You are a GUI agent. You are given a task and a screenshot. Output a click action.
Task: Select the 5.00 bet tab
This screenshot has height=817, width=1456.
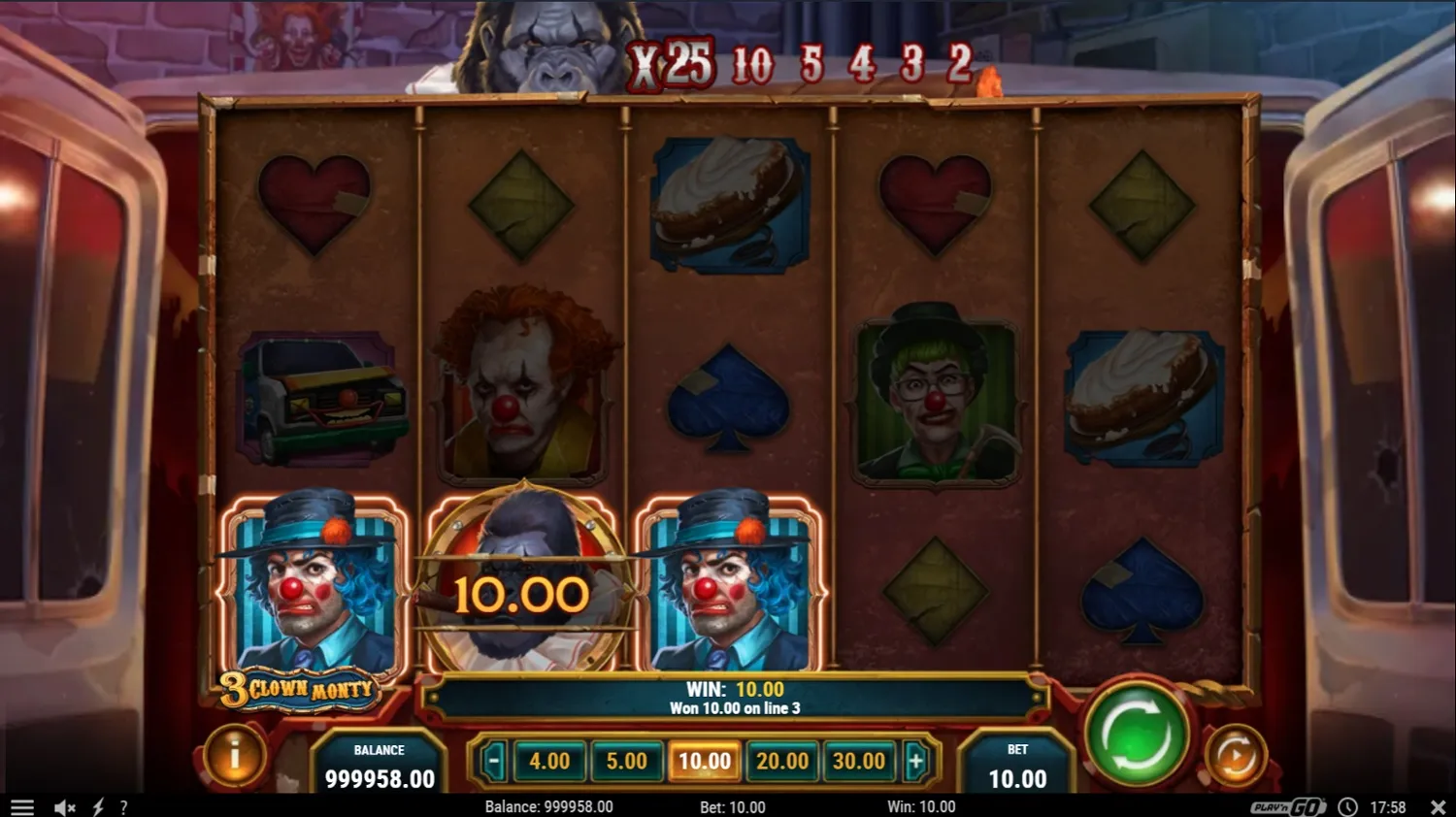[x=627, y=761]
